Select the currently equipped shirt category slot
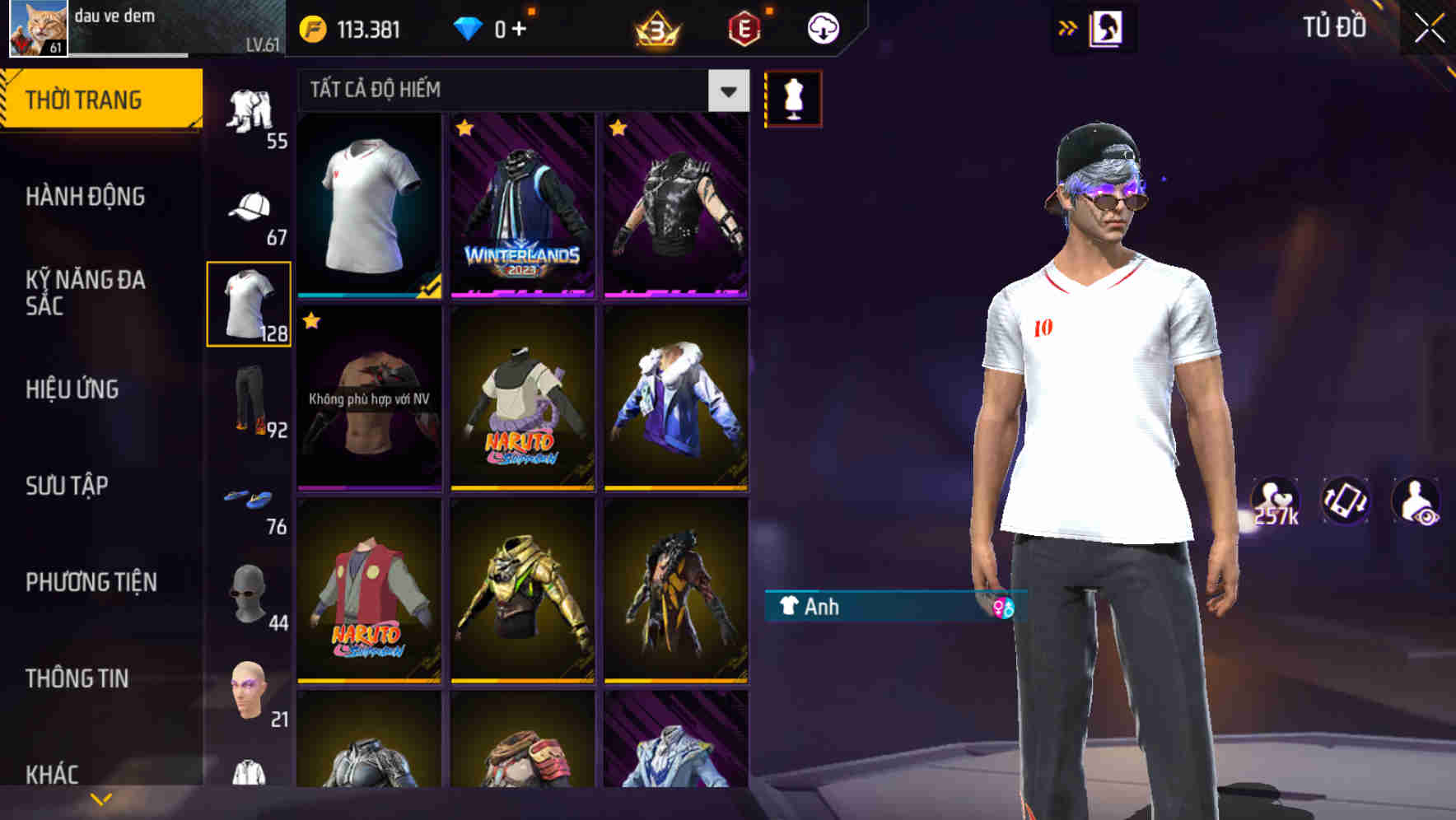Image resolution: width=1456 pixels, height=820 pixels. [249, 305]
